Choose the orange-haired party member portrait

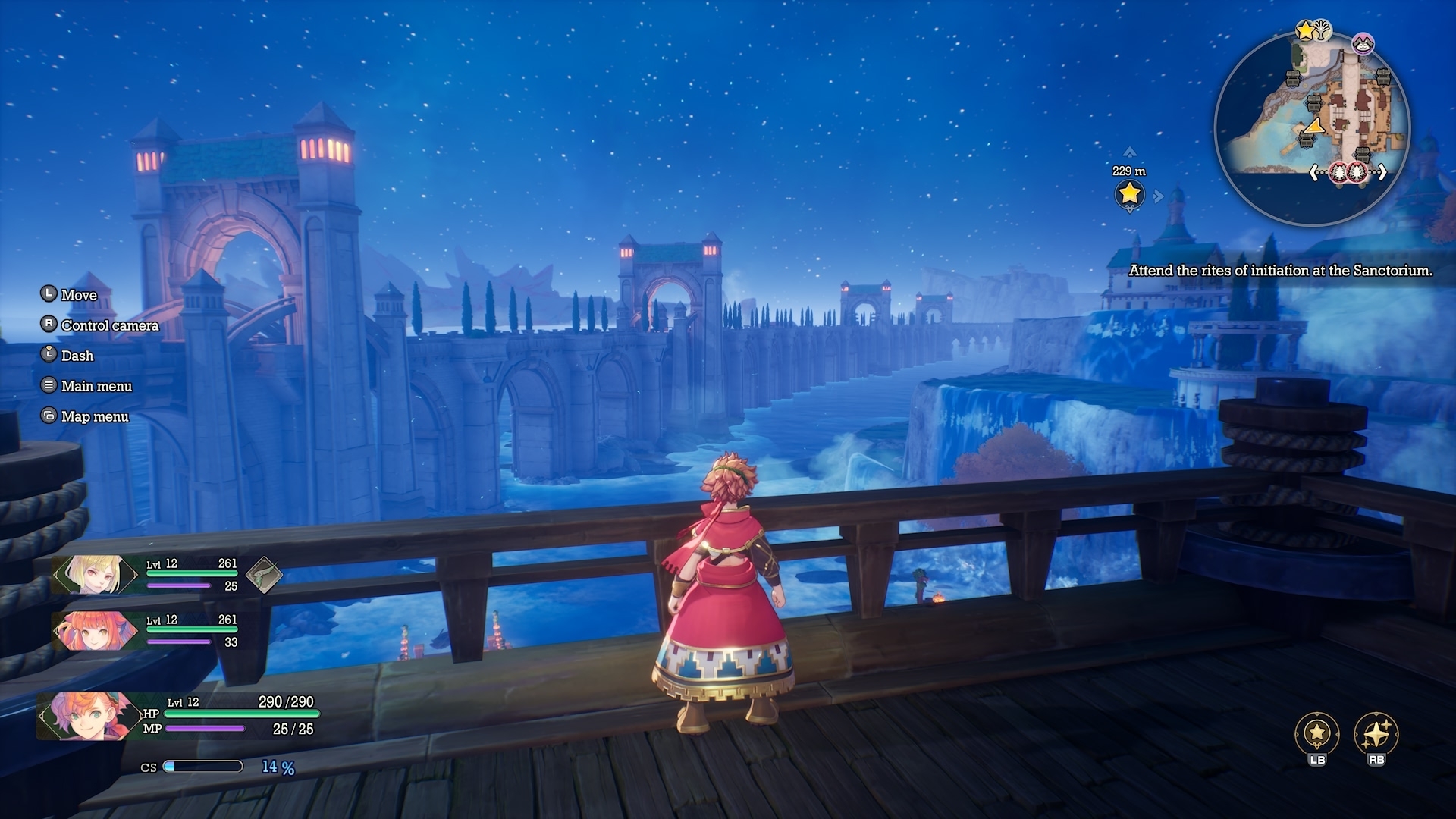(x=94, y=630)
